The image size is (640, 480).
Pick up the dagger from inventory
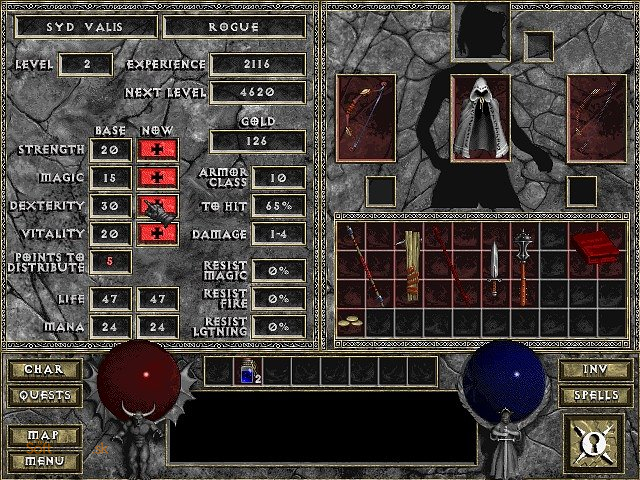(x=494, y=269)
